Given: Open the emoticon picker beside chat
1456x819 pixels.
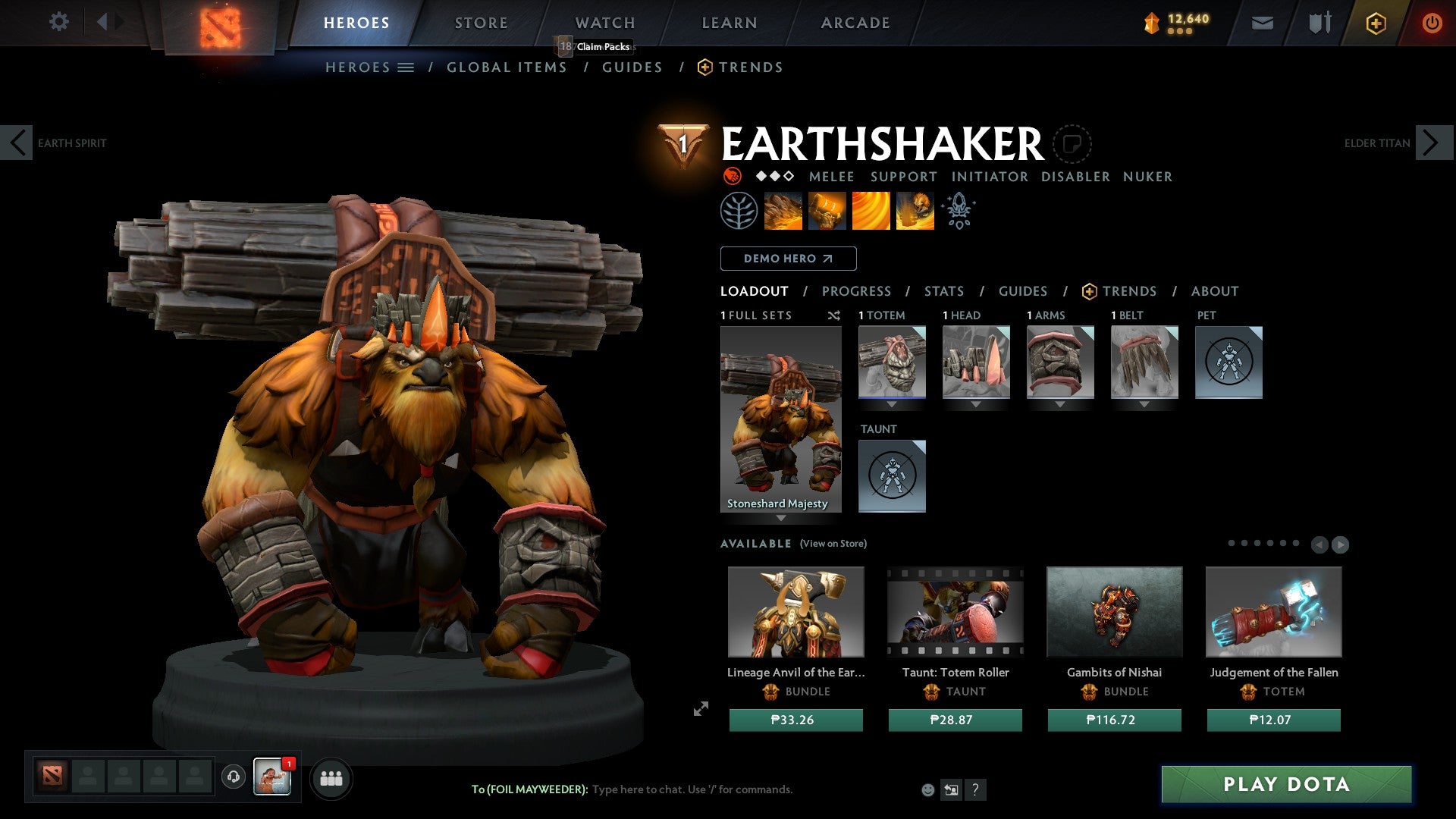Looking at the screenshot, I should point(928,789).
